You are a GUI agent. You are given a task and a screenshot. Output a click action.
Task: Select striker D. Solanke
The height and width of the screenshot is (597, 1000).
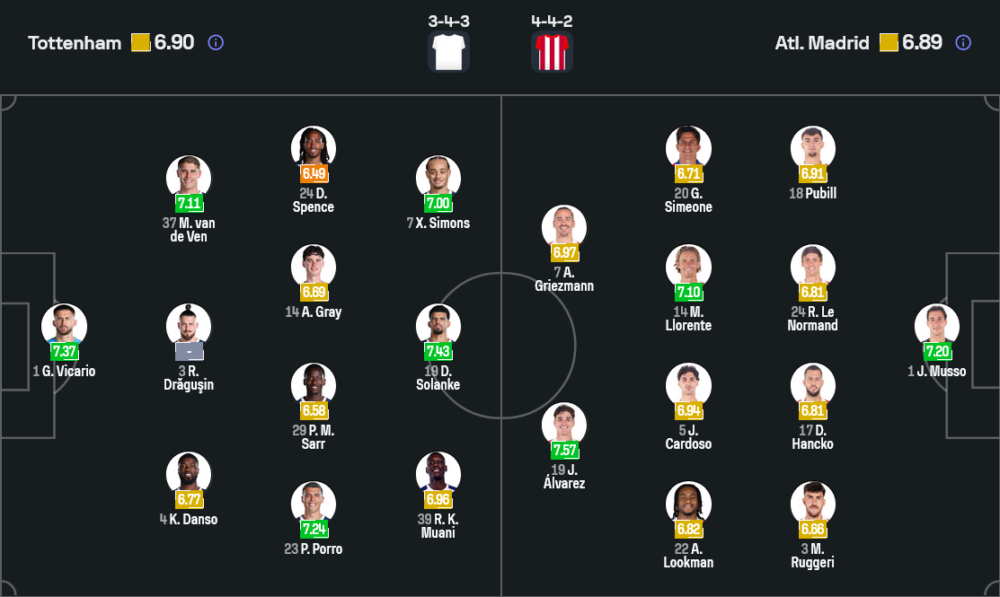coord(438,326)
